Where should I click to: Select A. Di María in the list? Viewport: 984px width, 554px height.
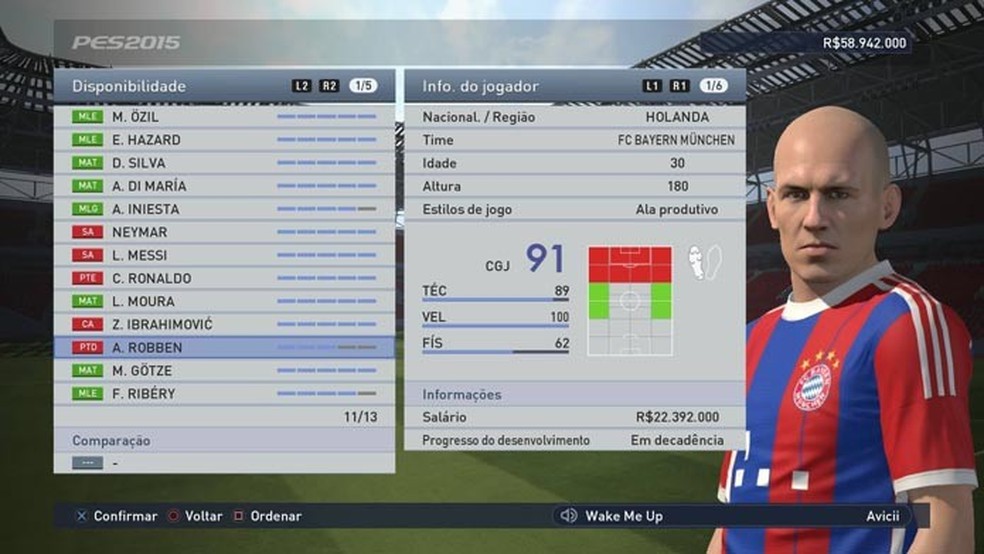pos(224,186)
